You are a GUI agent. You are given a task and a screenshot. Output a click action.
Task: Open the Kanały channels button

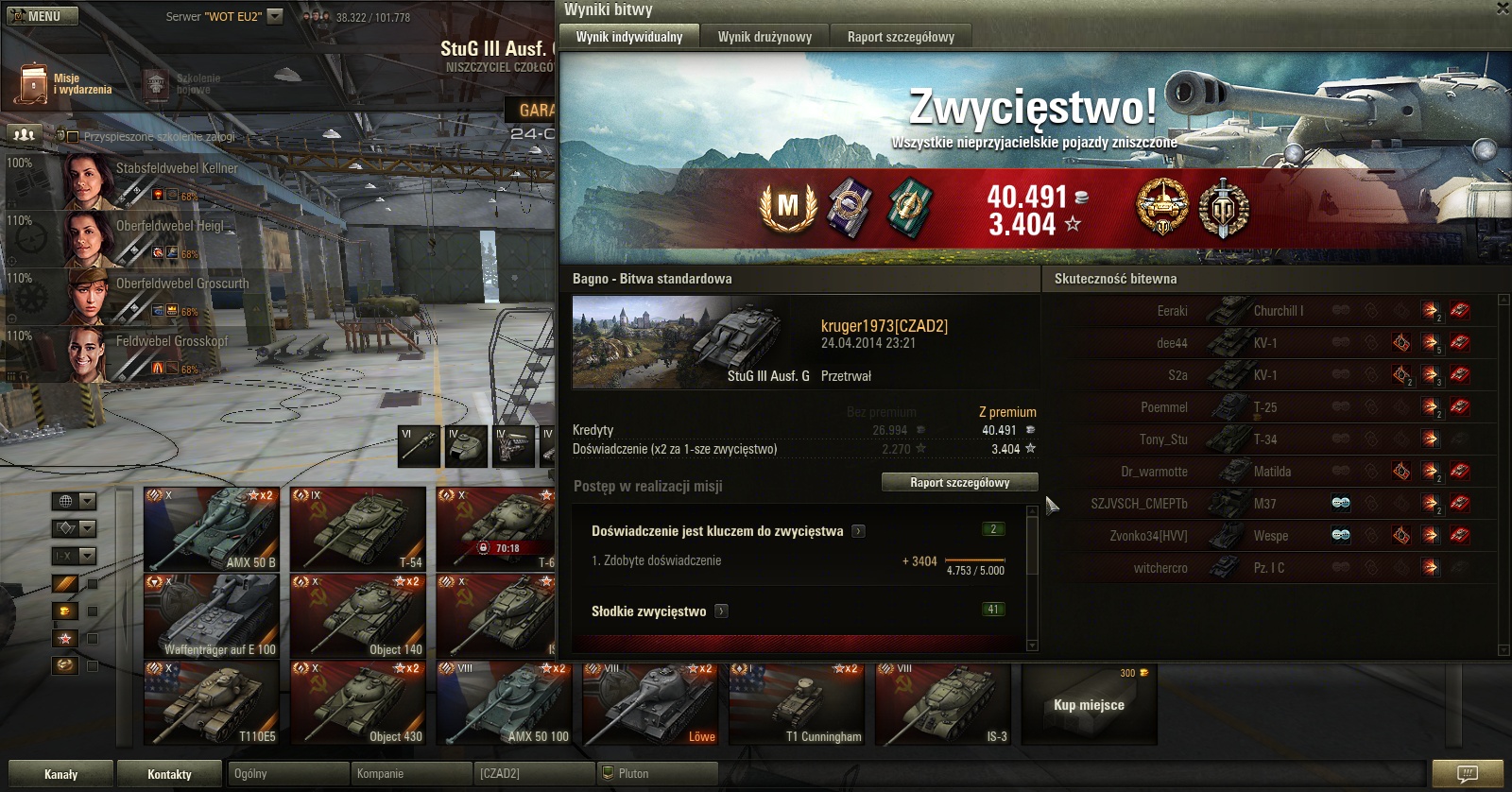pyautogui.click(x=60, y=774)
